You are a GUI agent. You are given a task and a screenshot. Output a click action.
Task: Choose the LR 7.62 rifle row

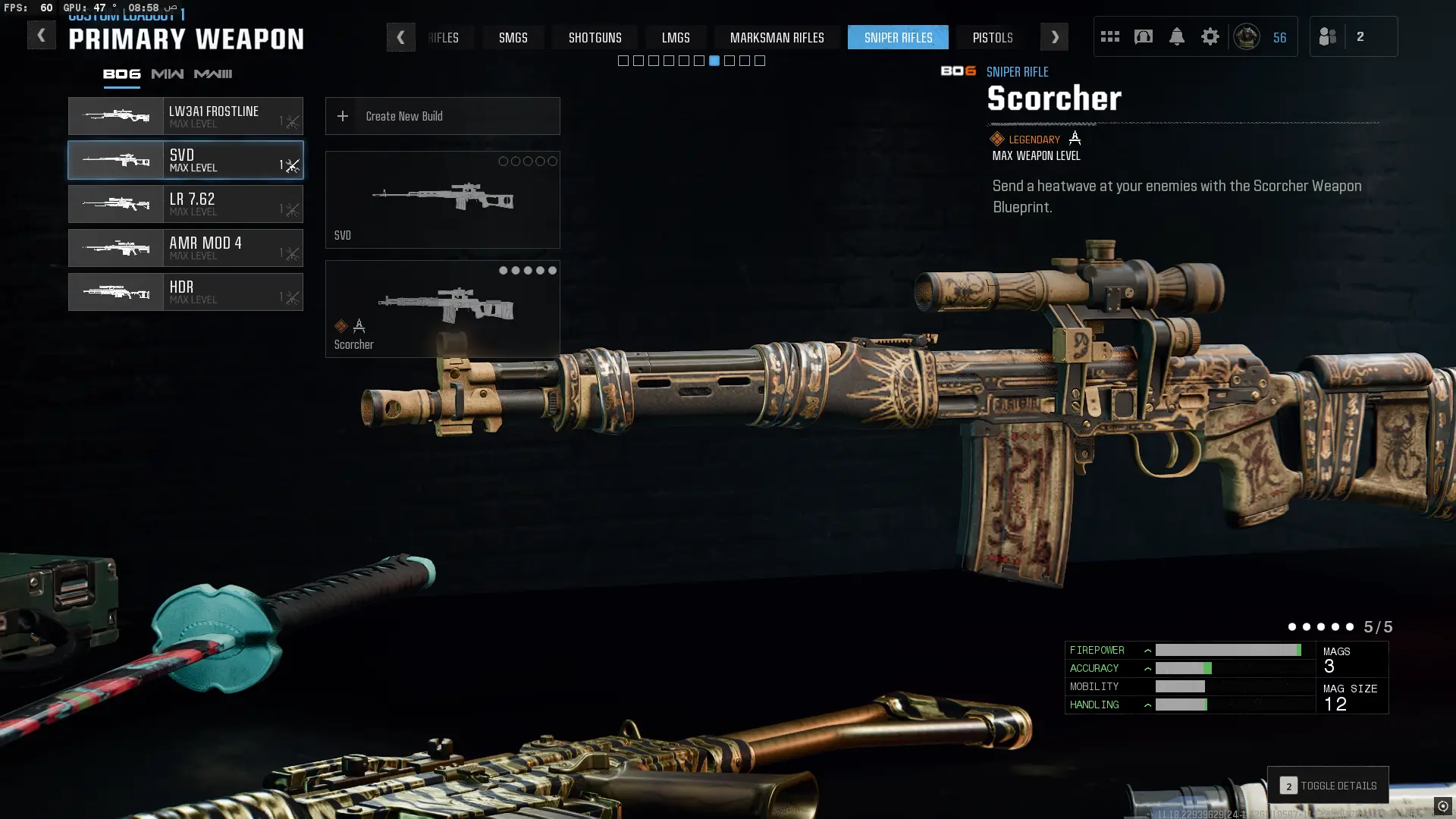(x=186, y=204)
